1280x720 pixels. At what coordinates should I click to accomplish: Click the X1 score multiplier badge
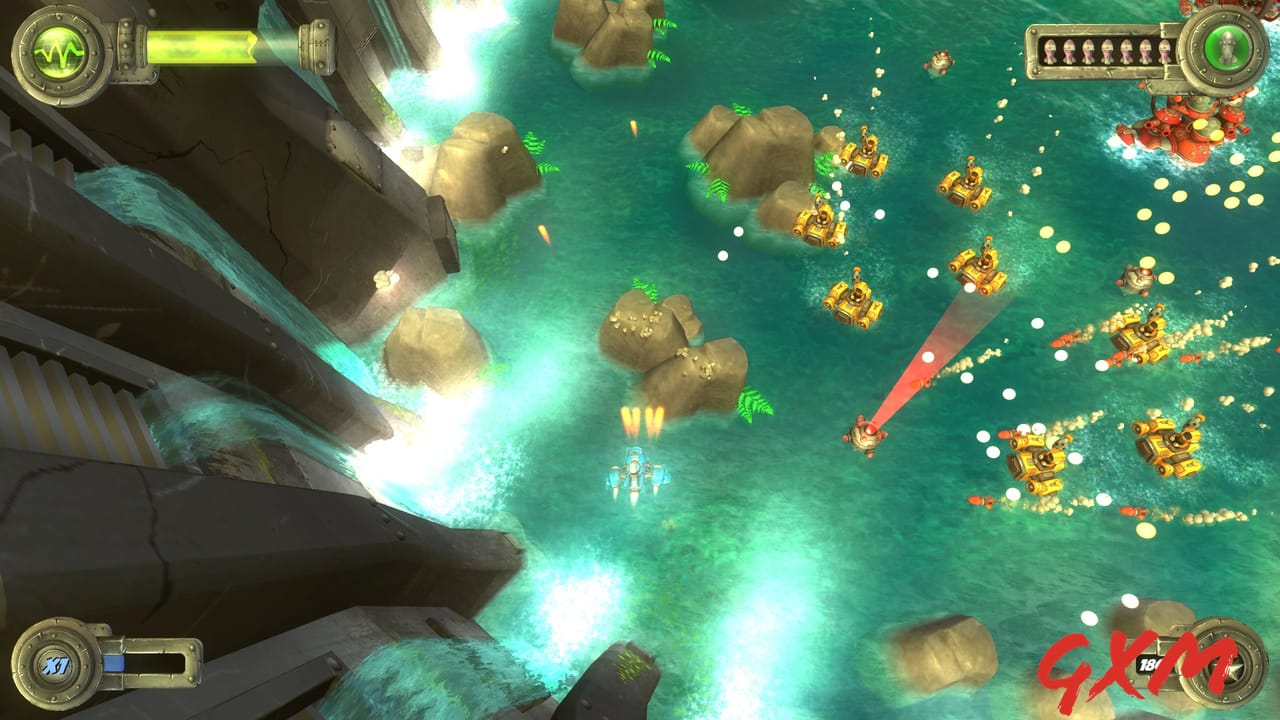point(56,663)
